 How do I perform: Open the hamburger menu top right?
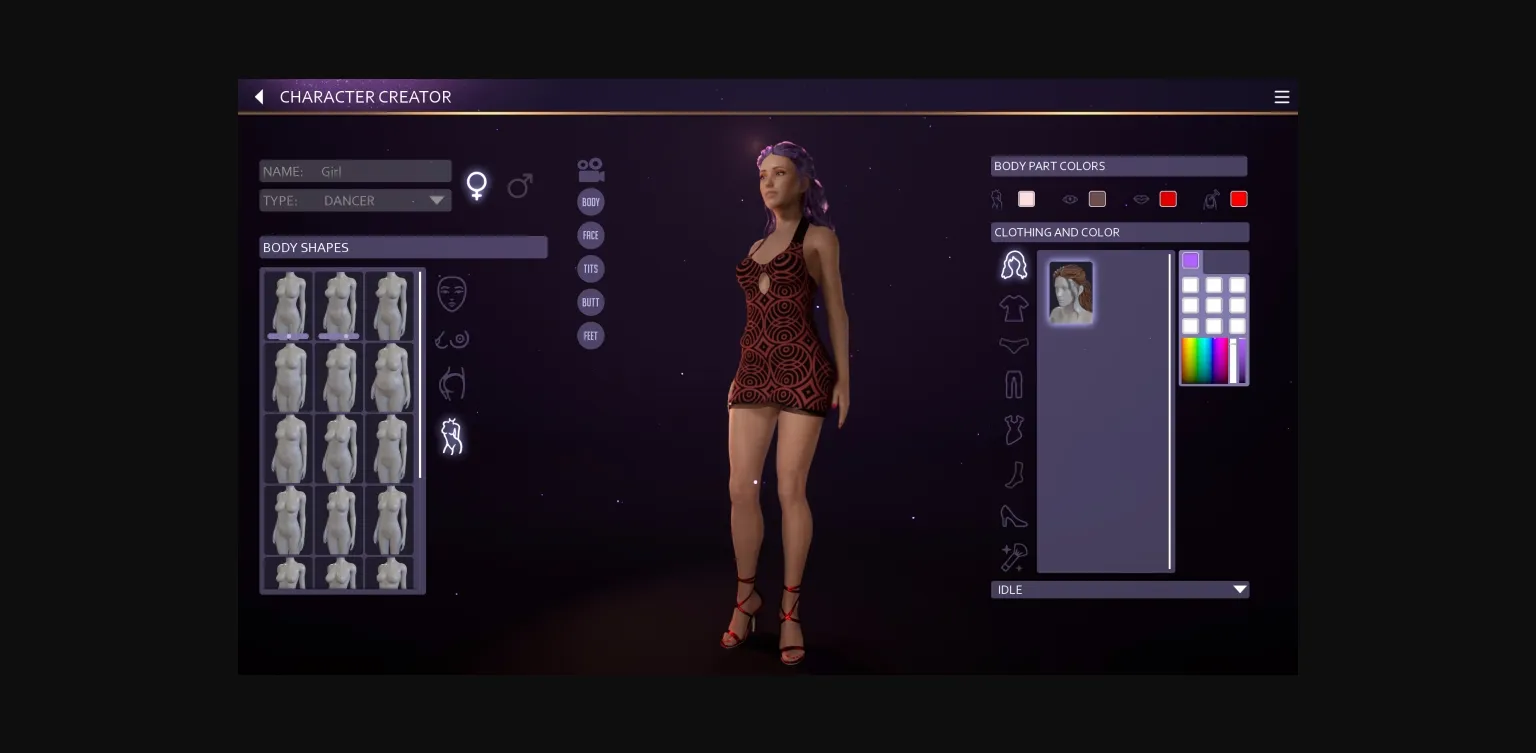pyautogui.click(x=1282, y=96)
